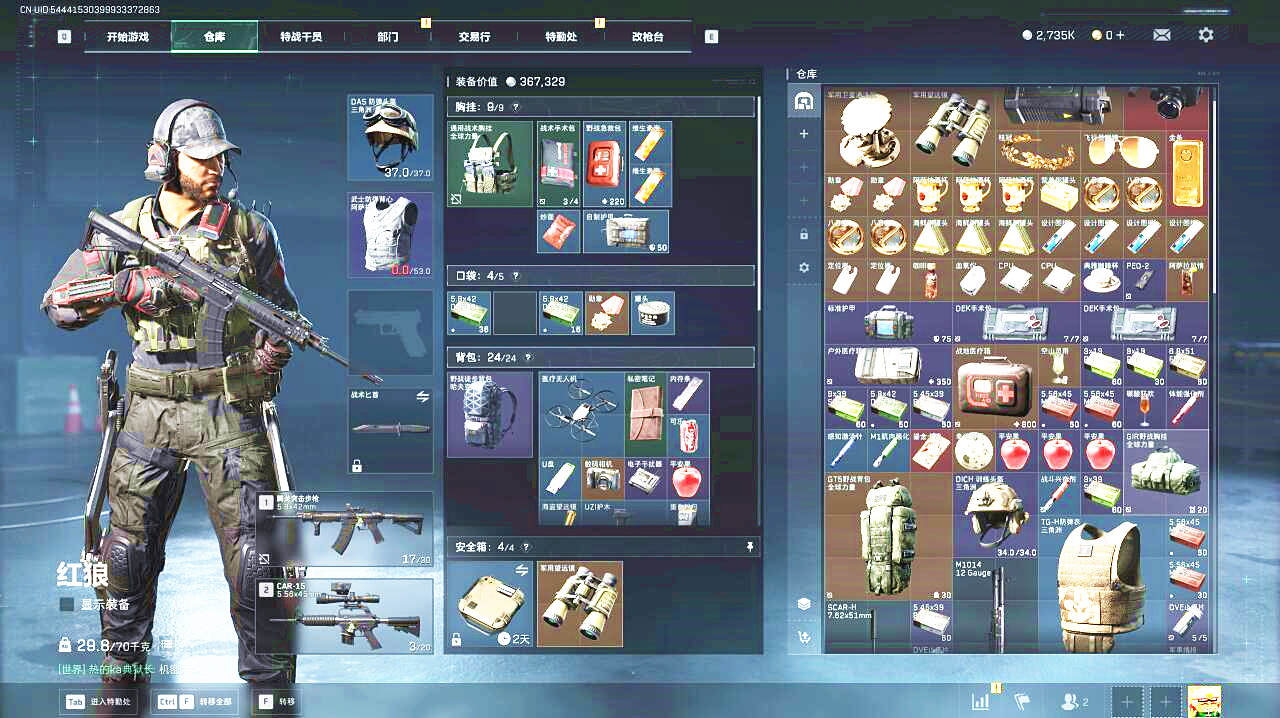Open the 部门 tab
Image resolution: width=1280 pixels, height=718 pixels.
388,37
